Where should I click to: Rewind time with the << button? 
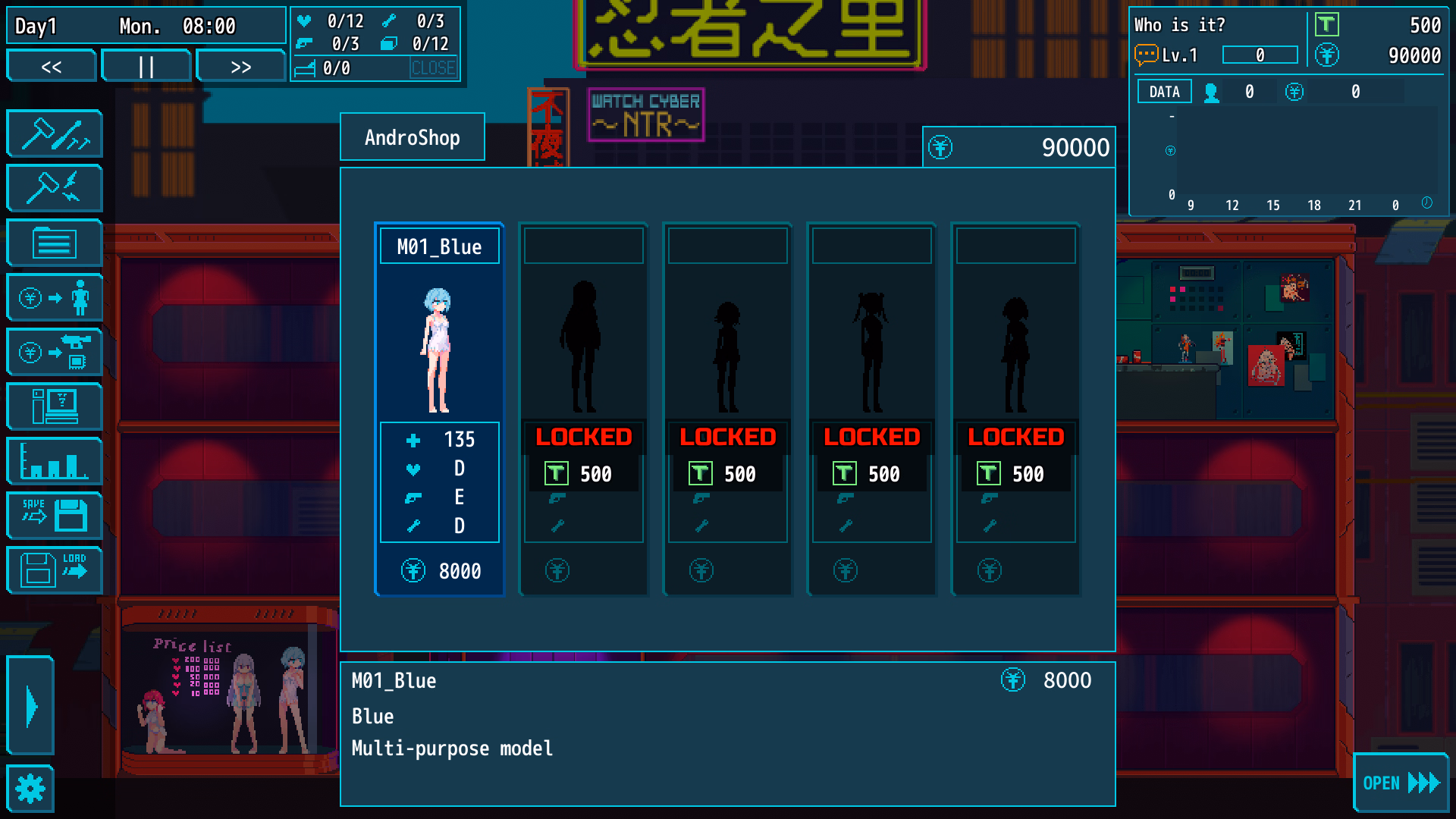(51, 66)
